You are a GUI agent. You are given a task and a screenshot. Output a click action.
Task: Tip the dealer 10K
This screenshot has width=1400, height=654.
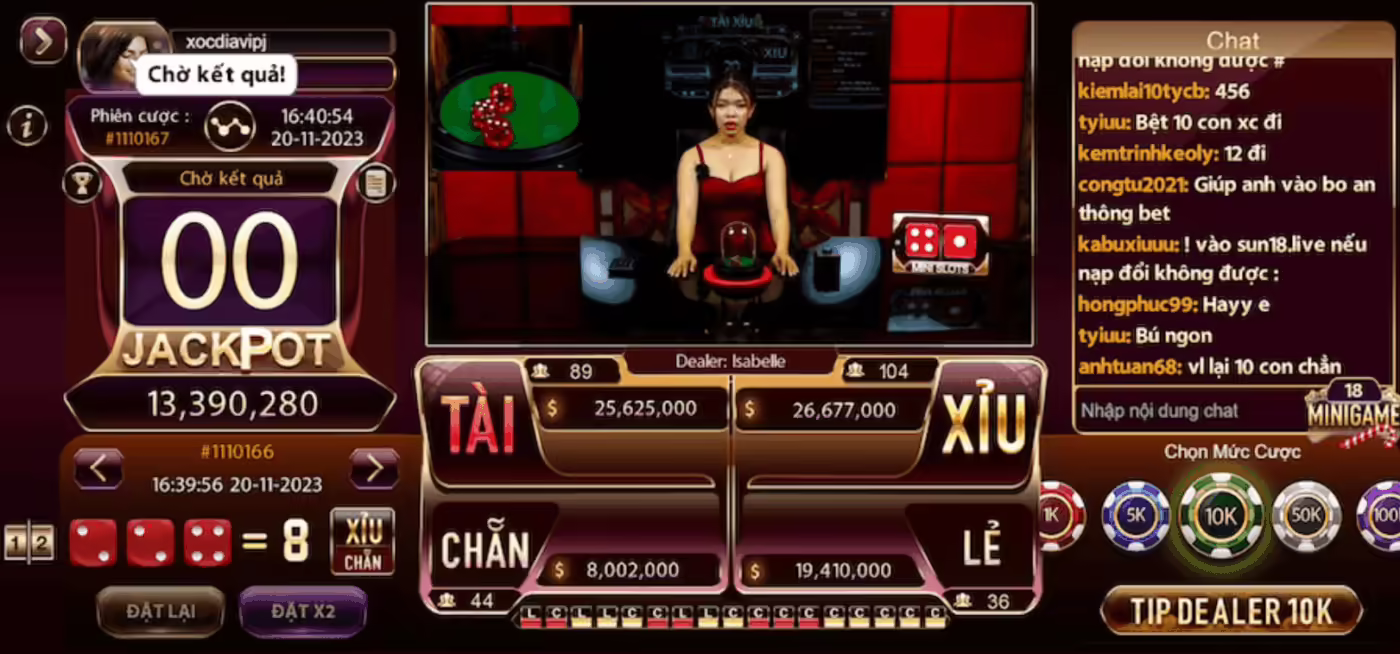1231,611
